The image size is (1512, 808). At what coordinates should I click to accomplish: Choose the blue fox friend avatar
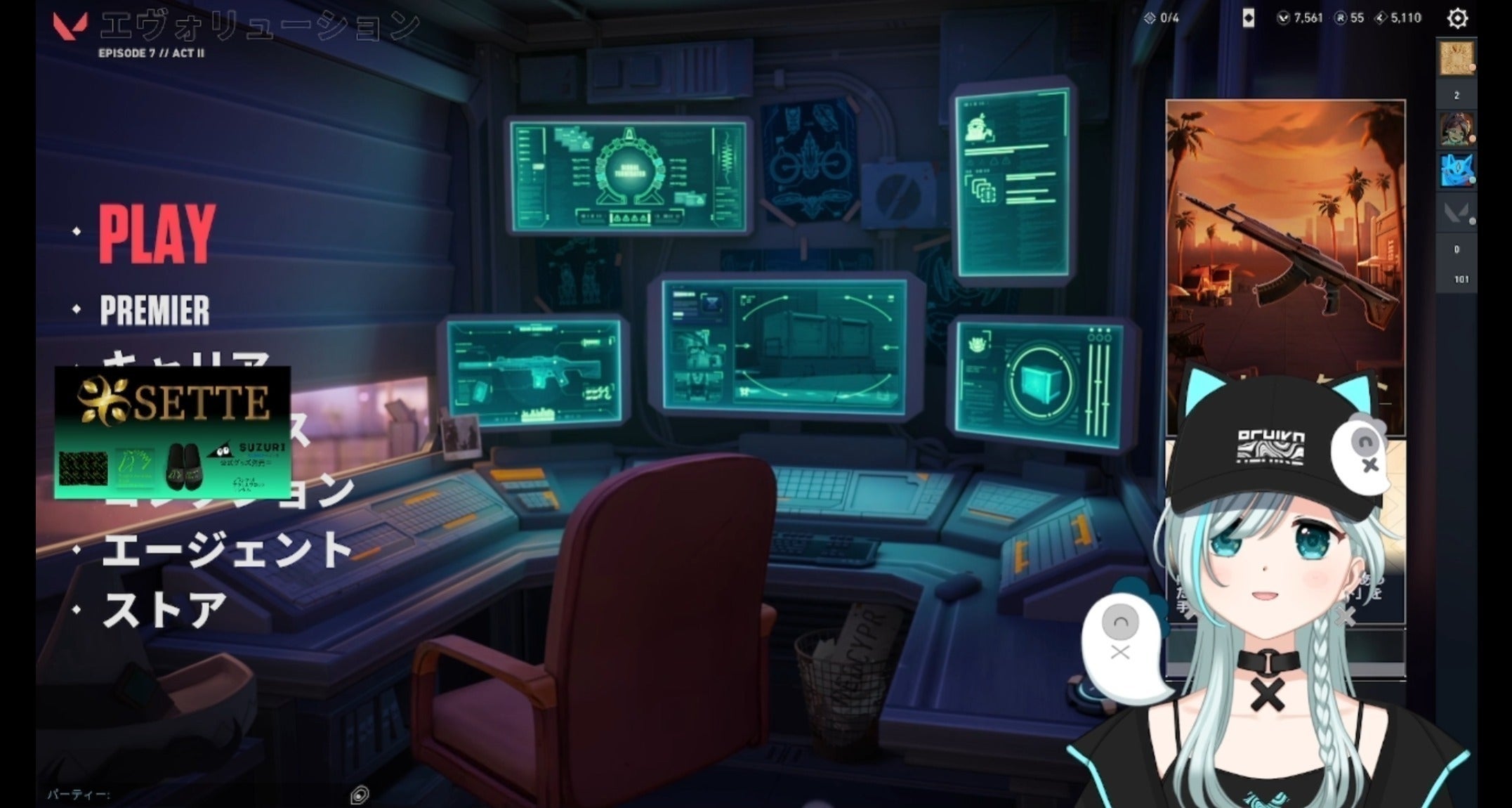tap(1456, 170)
